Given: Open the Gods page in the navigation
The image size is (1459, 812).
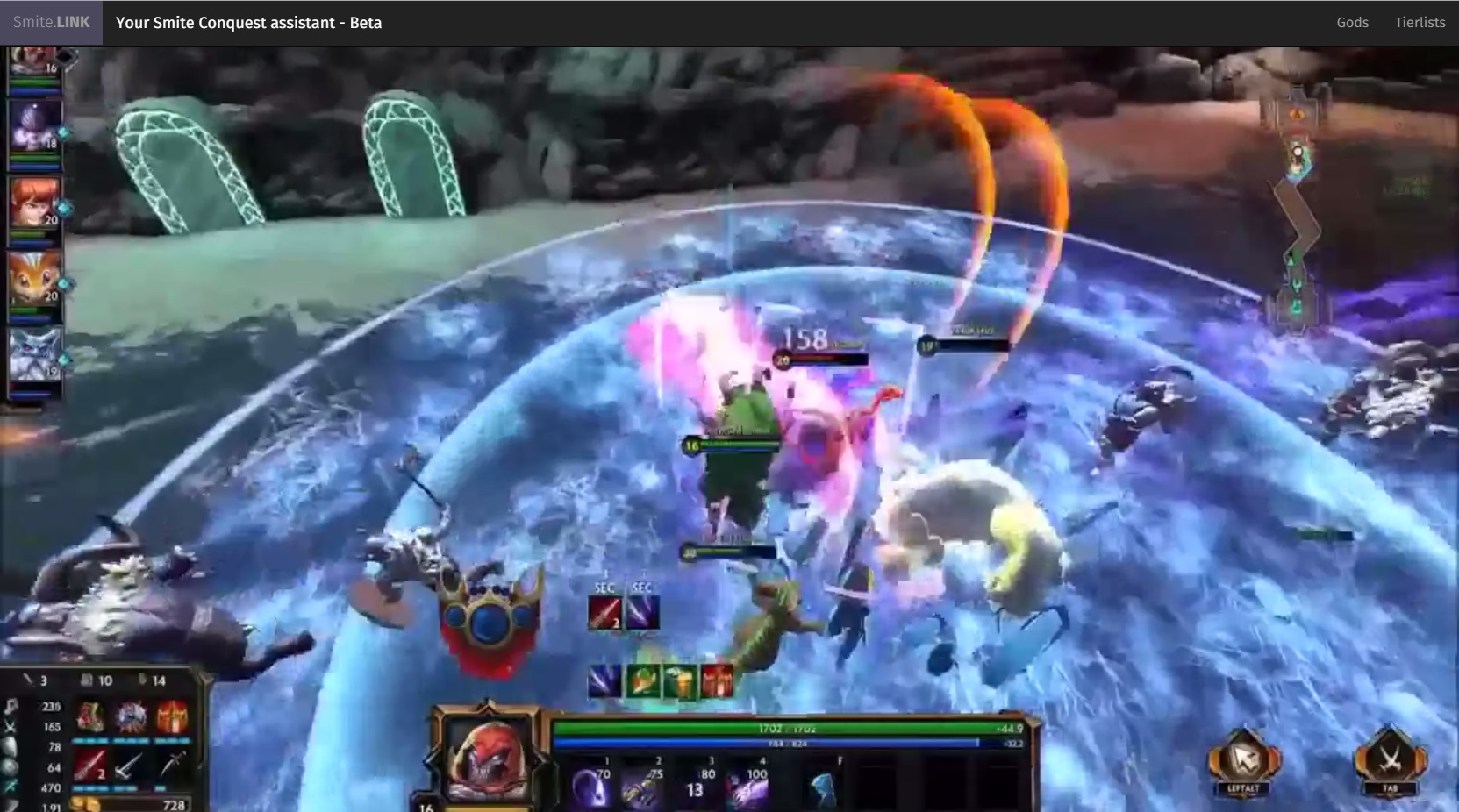Looking at the screenshot, I should (x=1352, y=22).
